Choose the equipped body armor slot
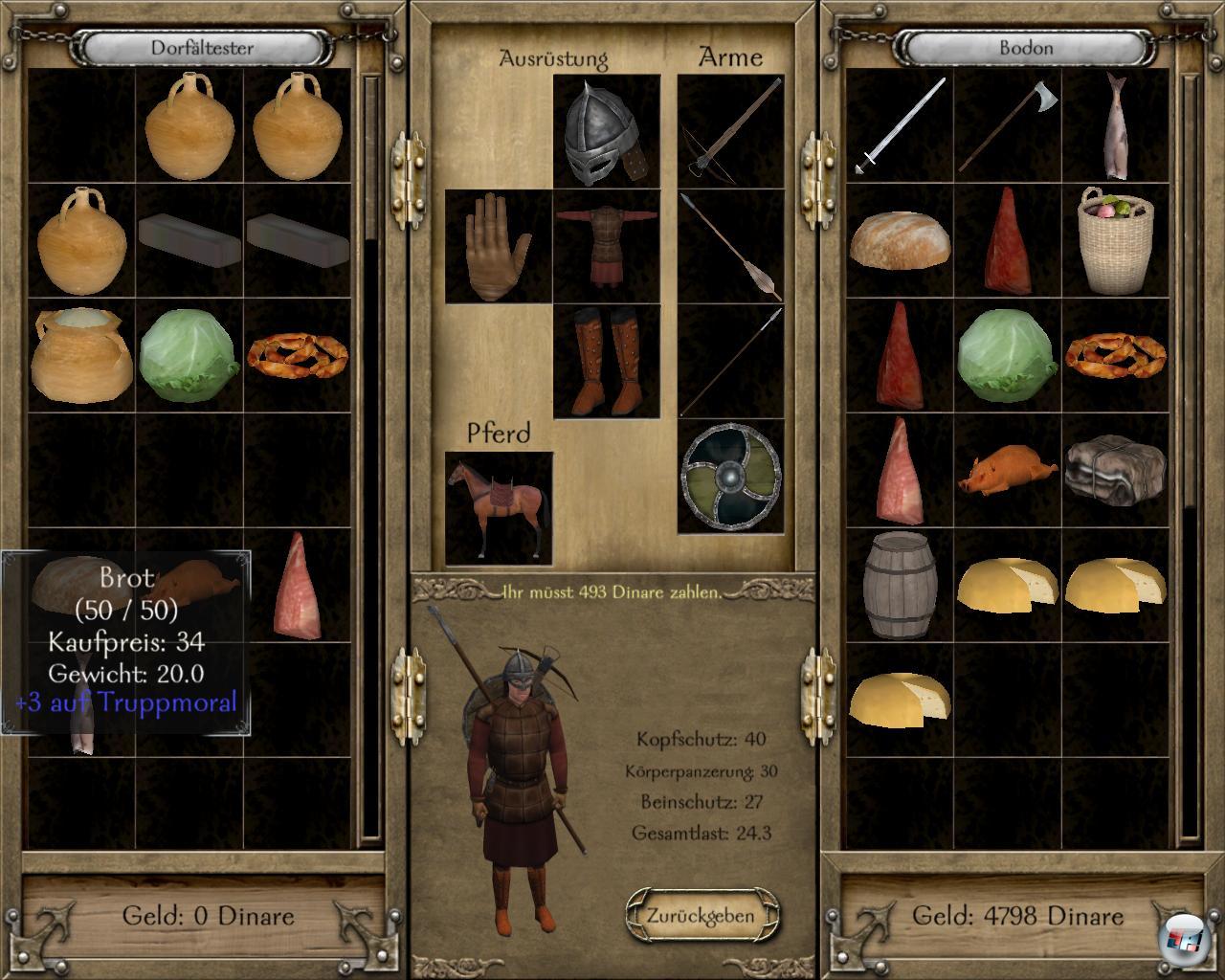The width and height of the screenshot is (1225, 980). (x=606, y=246)
